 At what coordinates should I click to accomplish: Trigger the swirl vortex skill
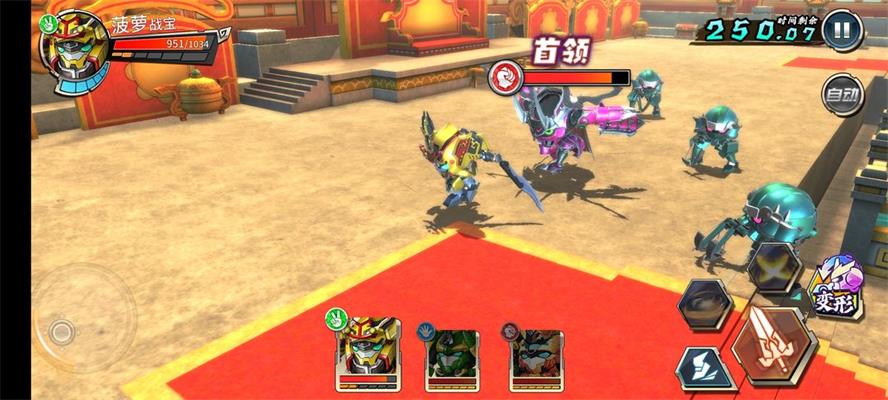tap(705, 304)
